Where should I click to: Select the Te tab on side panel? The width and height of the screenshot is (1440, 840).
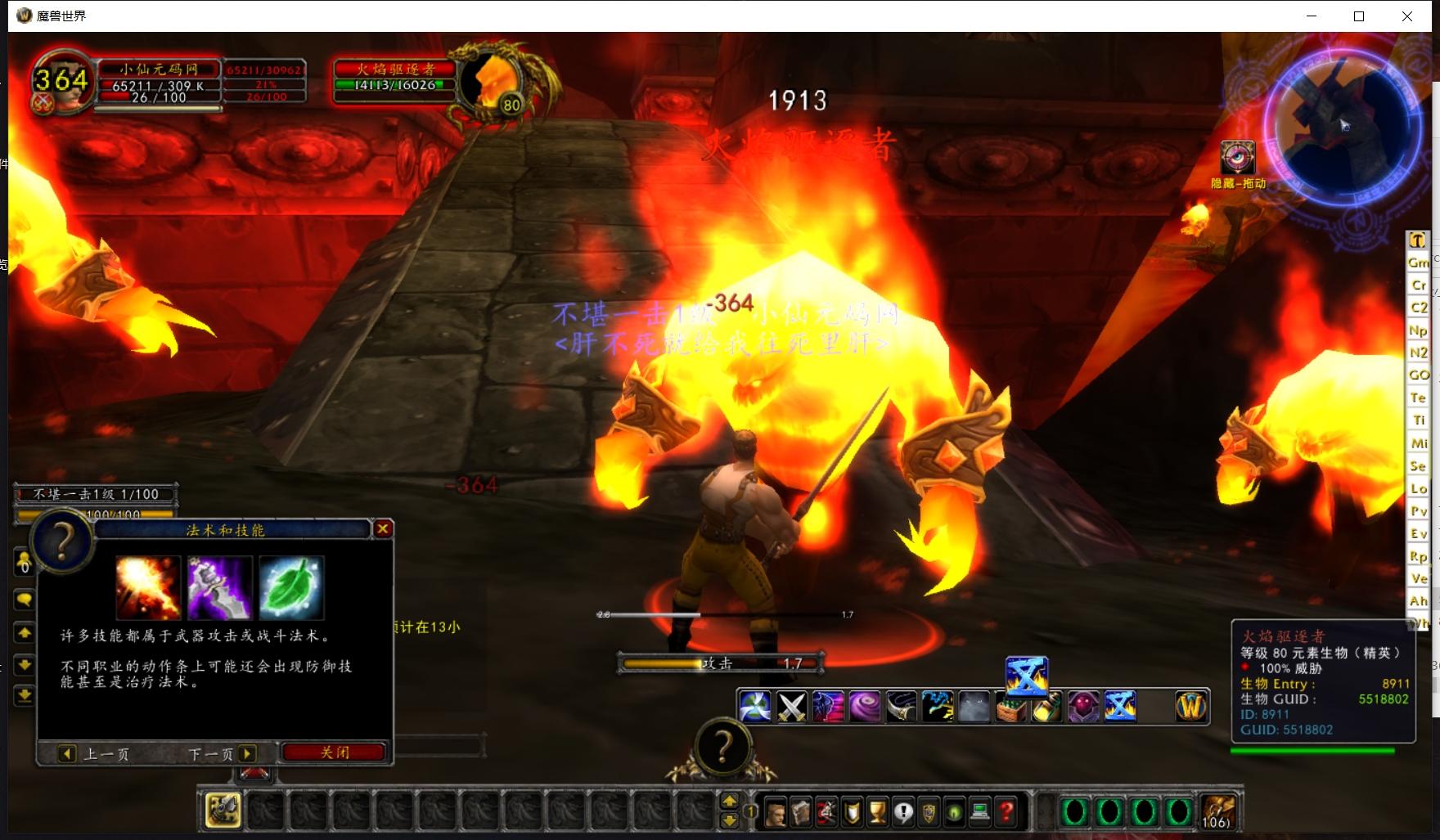tap(1418, 398)
